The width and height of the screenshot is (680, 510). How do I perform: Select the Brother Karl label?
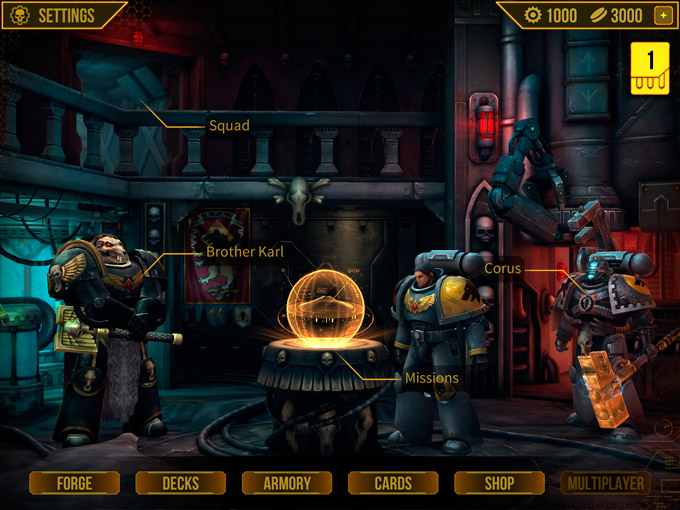[245, 251]
